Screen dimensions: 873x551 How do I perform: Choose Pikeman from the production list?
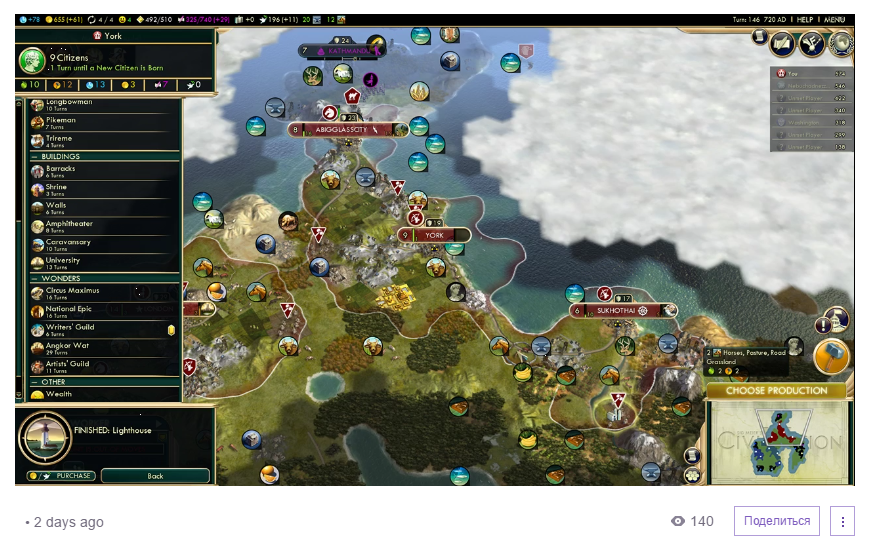pos(60,122)
